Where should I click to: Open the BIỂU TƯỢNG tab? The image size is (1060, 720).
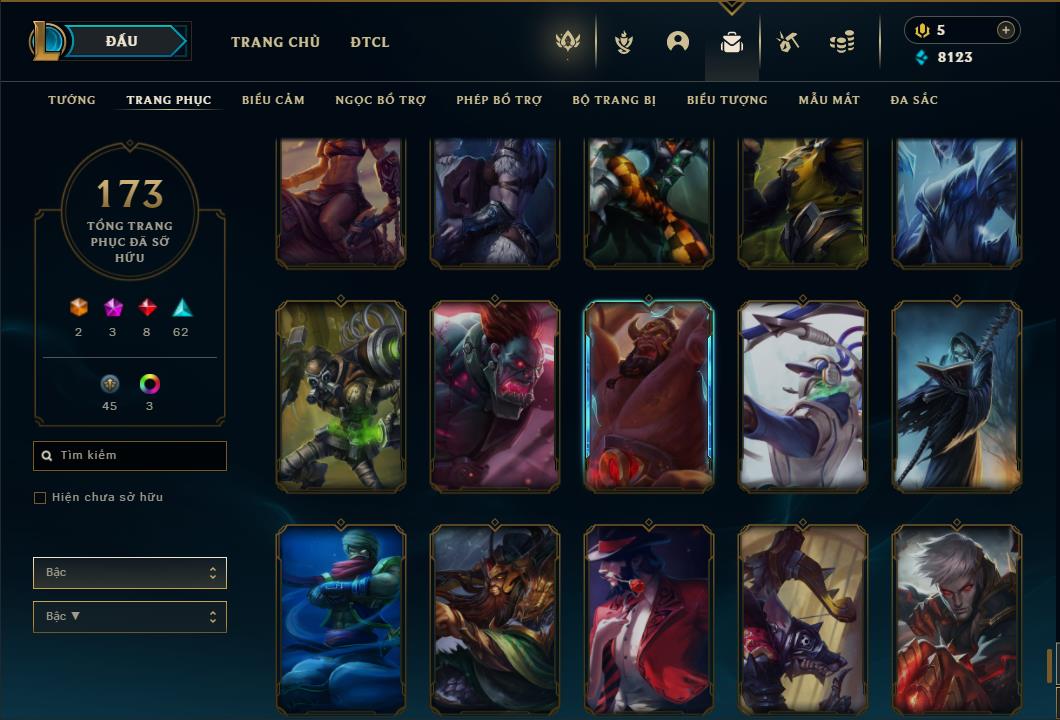tap(727, 100)
